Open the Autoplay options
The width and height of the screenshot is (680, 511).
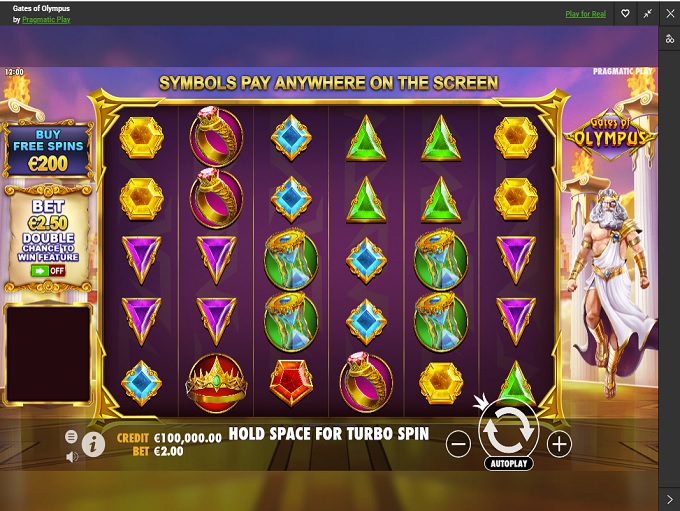(x=509, y=464)
